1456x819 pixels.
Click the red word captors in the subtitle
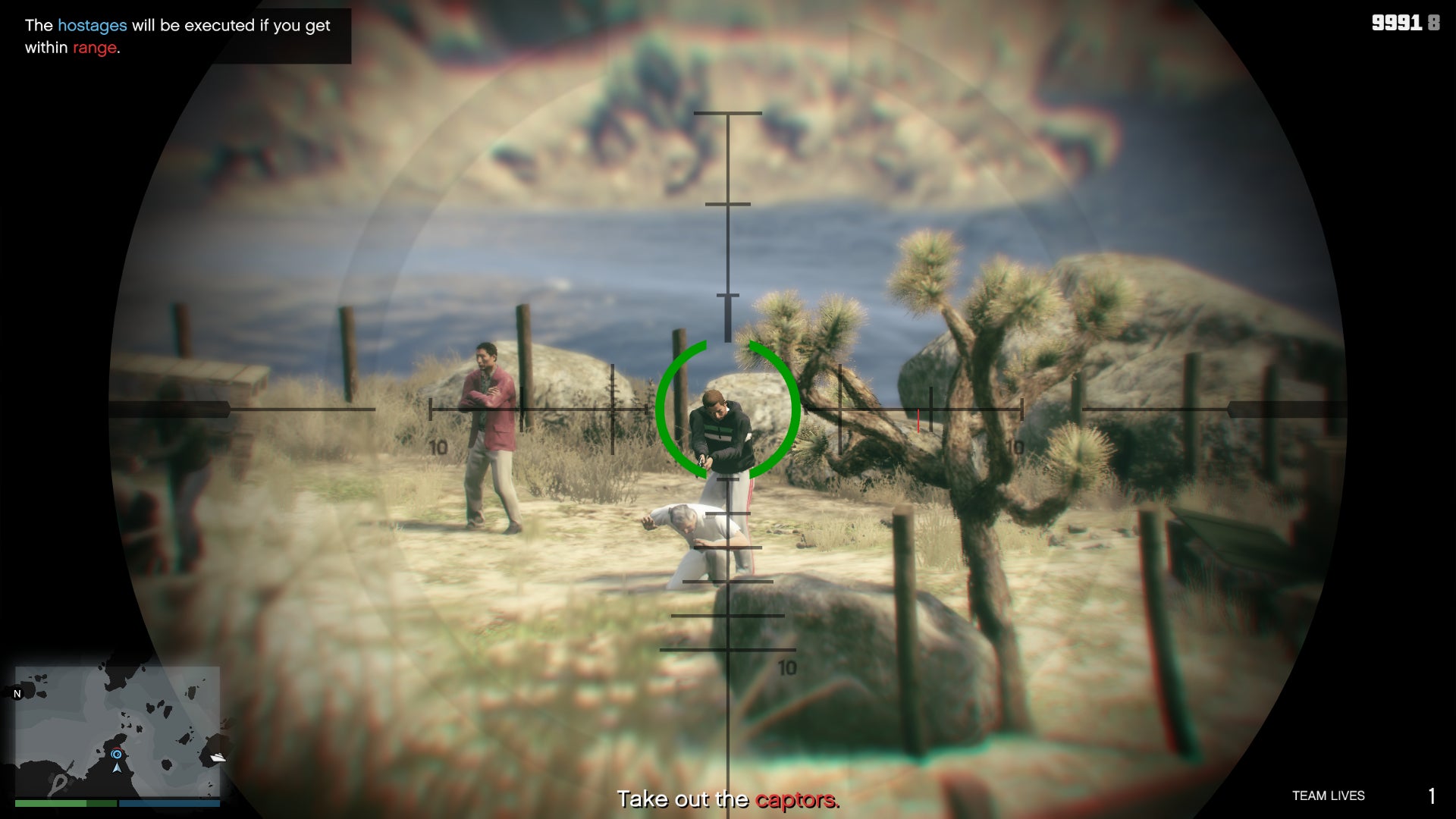pos(797,799)
